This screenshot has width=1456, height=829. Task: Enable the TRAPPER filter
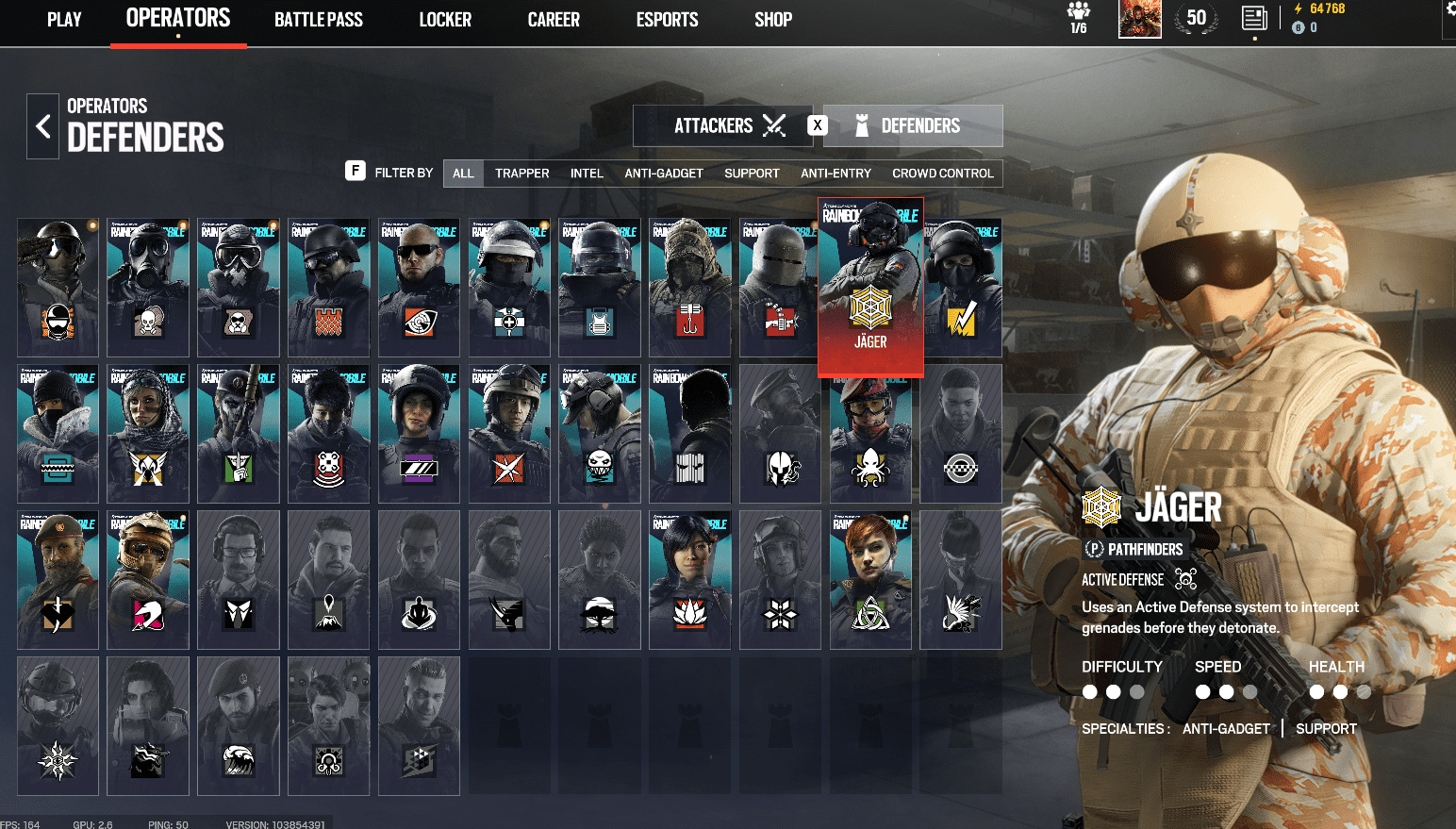pos(522,173)
